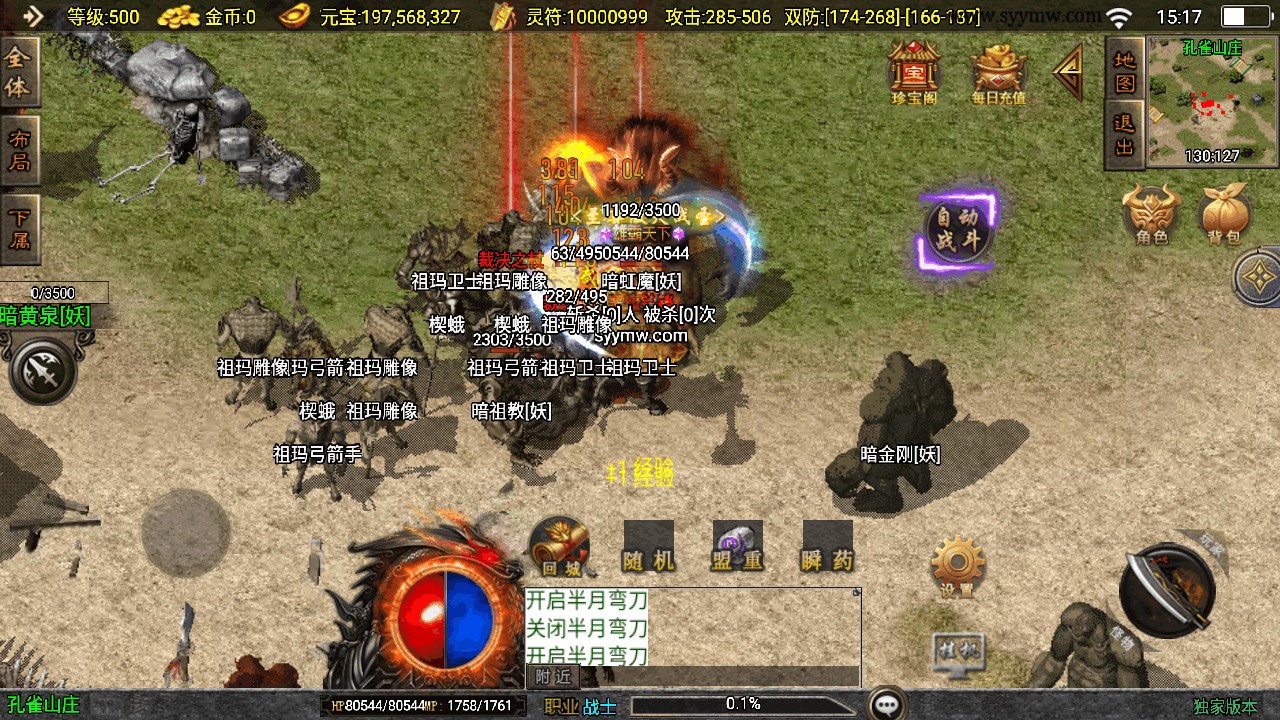Use the 盟重 teleport slot
Image resolution: width=1280 pixels, height=720 pixels.
click(738, 547)
